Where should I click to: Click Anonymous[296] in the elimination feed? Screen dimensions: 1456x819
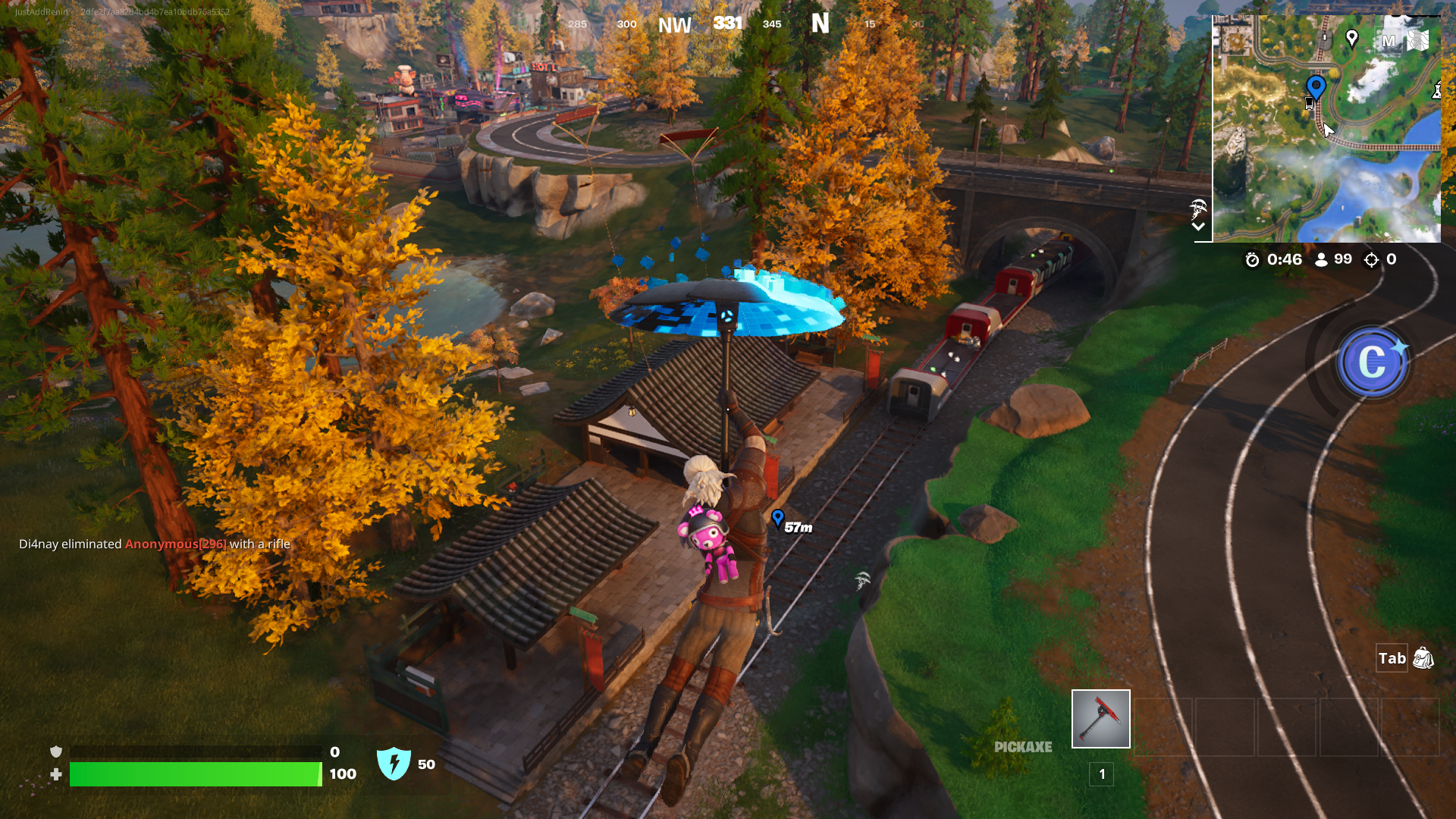pyautogui.click(x=175, y=544)
